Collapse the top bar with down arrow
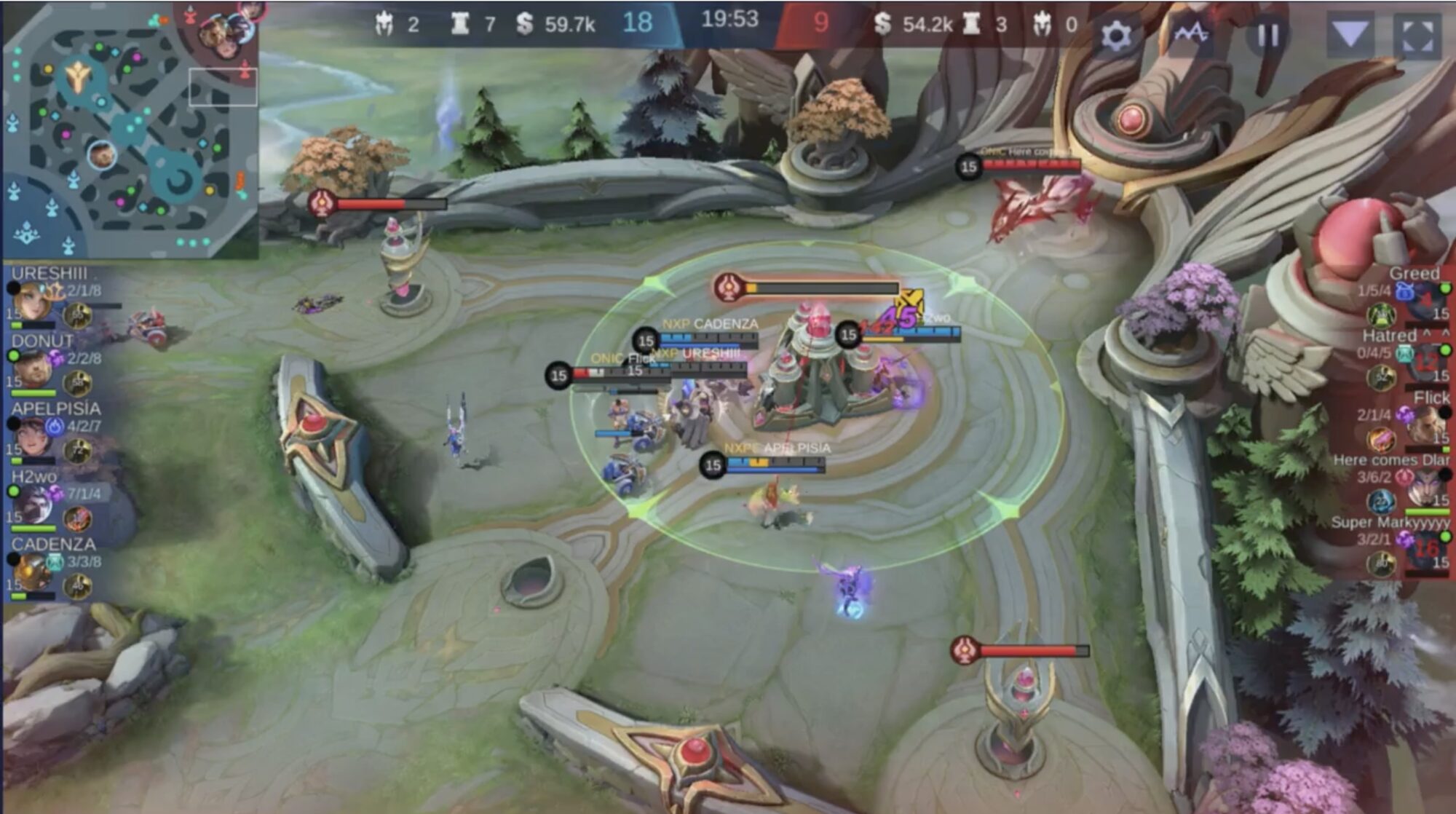1456x814 pixels. (x=1350, y=33)
